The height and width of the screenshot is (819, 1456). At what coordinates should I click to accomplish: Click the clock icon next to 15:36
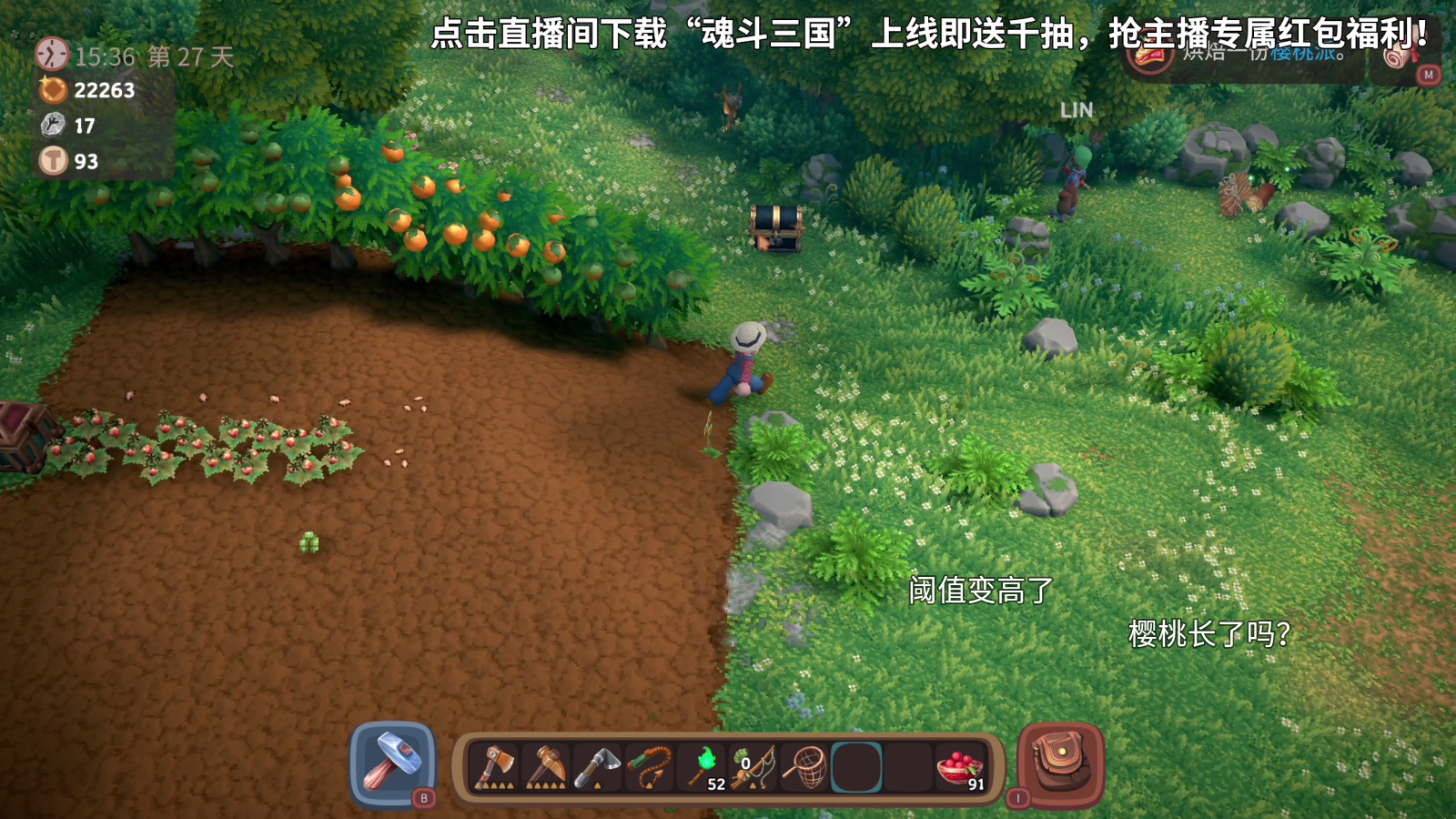coord(51,55)
